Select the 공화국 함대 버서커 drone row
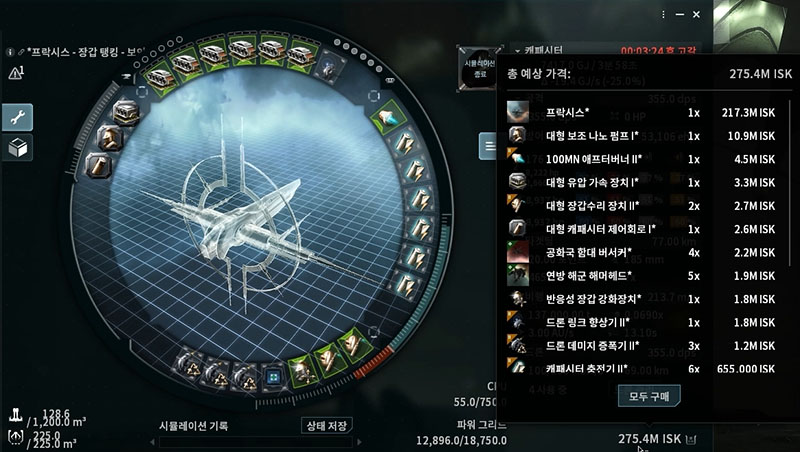 coord(640,252)
